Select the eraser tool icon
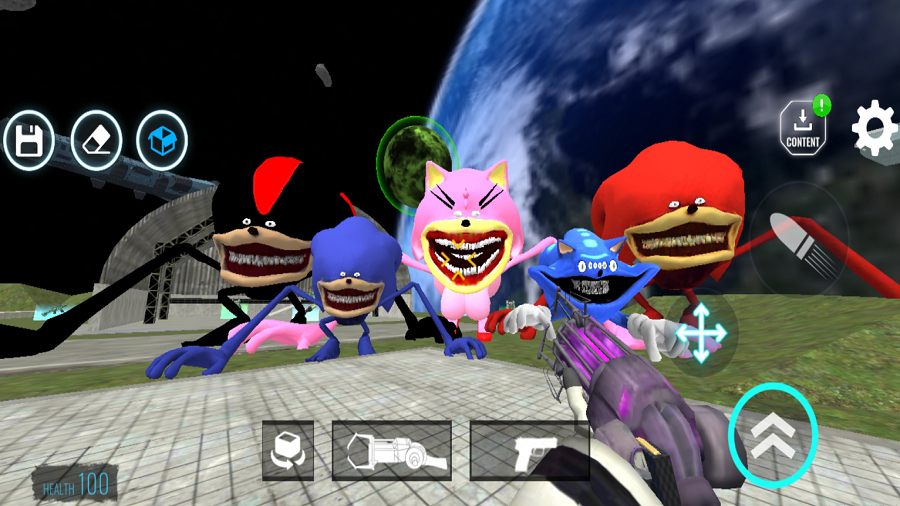The height and width of the screenshot is (506, 900). click(x=96, y=141)
